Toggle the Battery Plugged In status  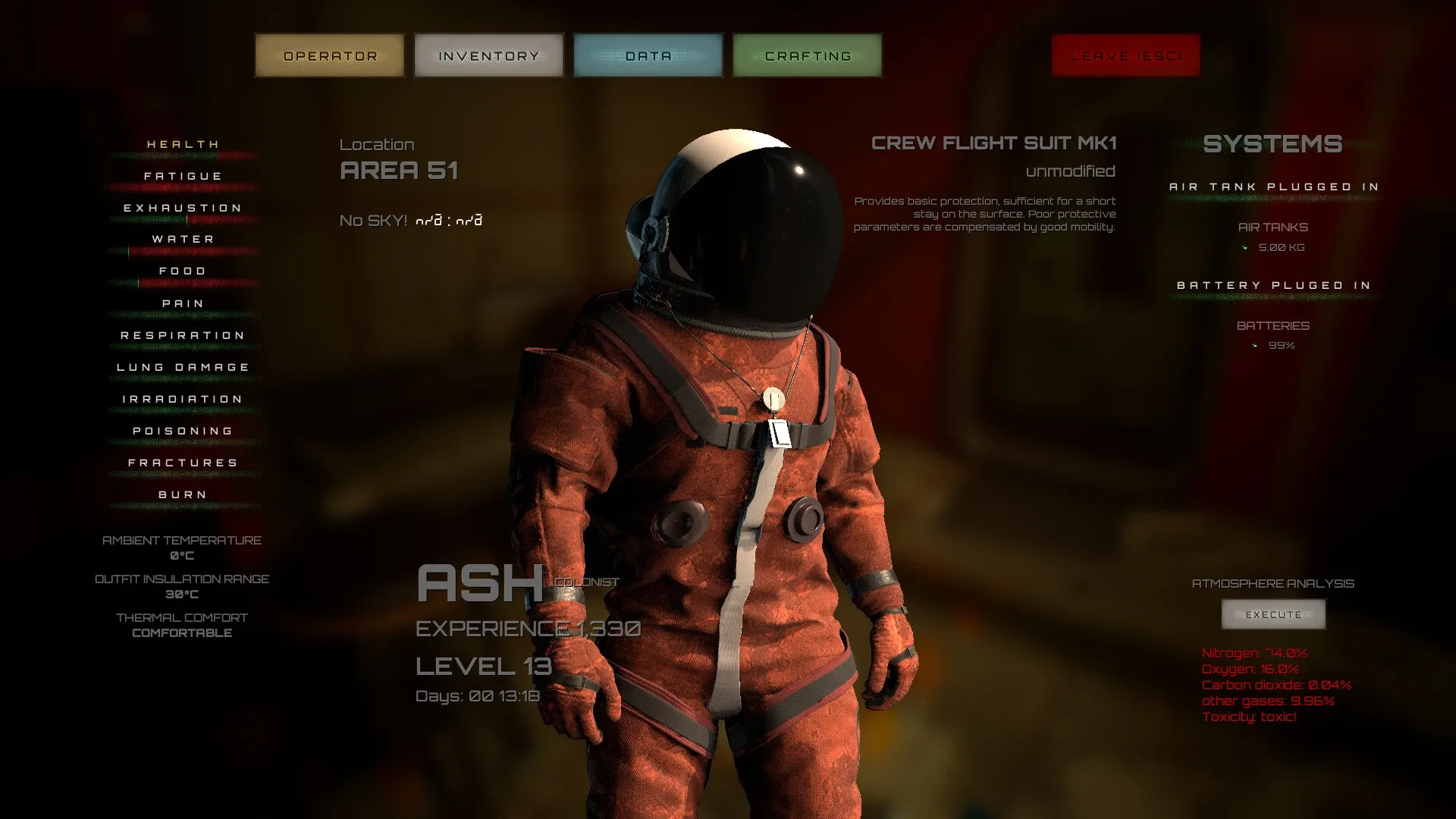pos(1273,284)
